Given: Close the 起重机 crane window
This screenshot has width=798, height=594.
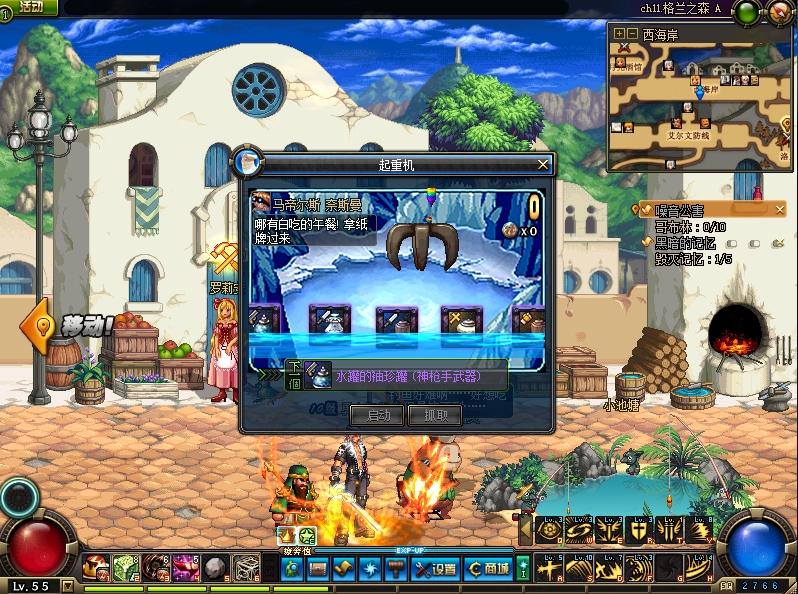Looking at the screenshot, I should point(543,164).
